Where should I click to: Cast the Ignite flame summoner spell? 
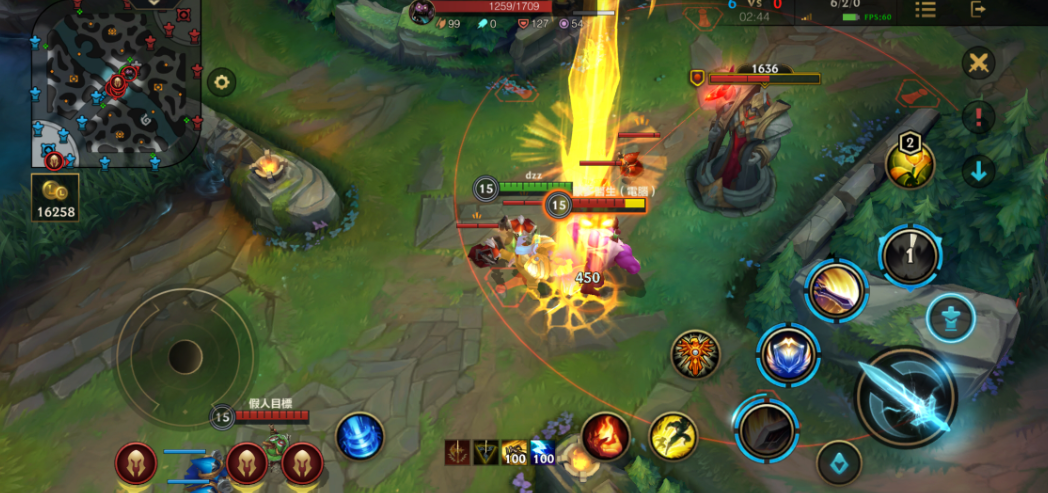(x=605, y=436)
